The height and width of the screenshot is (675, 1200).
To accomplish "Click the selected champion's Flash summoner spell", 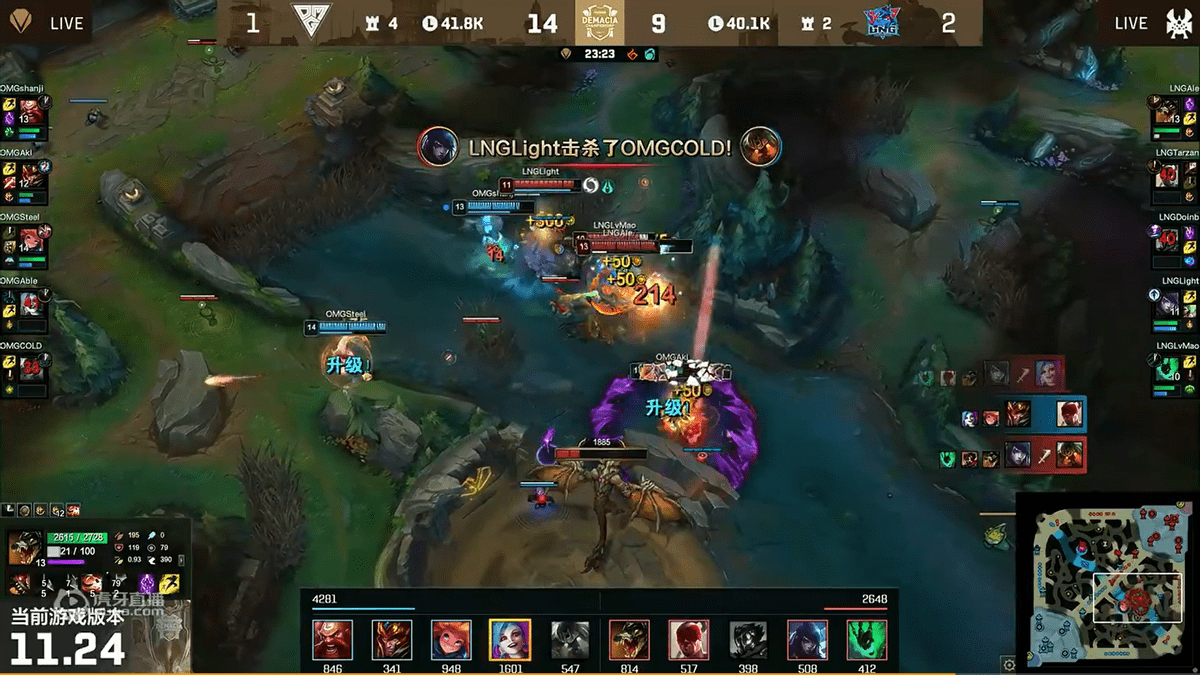I will pos(171,583).
